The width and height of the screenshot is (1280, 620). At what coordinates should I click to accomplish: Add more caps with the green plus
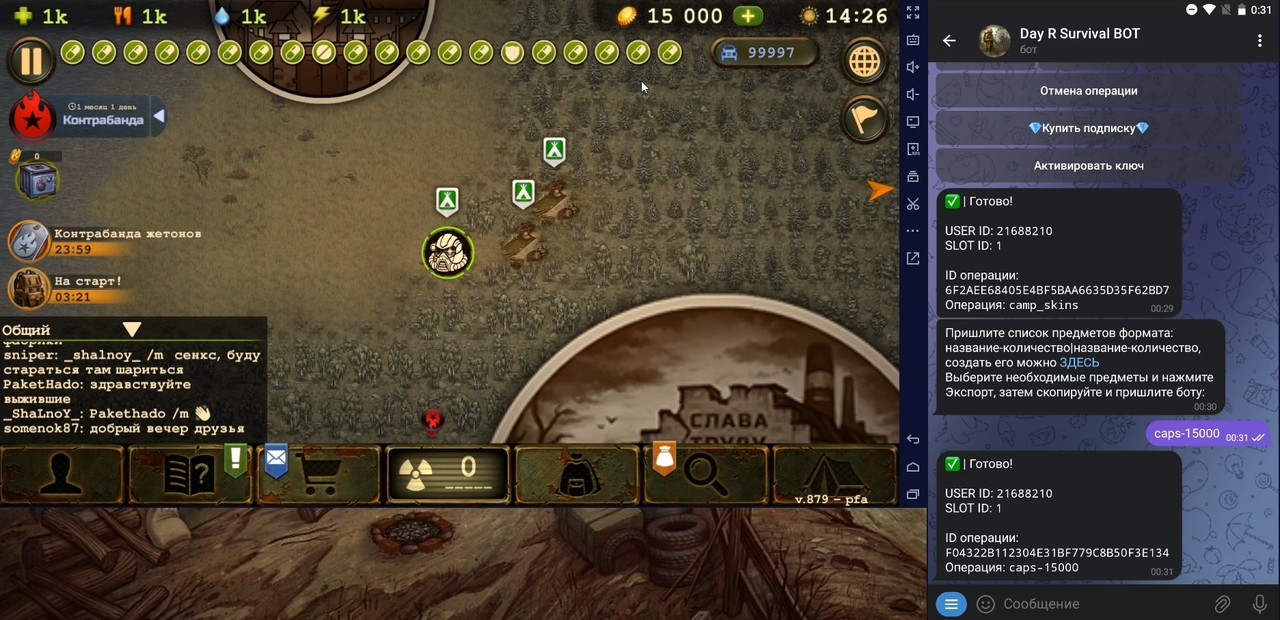tap(747, 16)
